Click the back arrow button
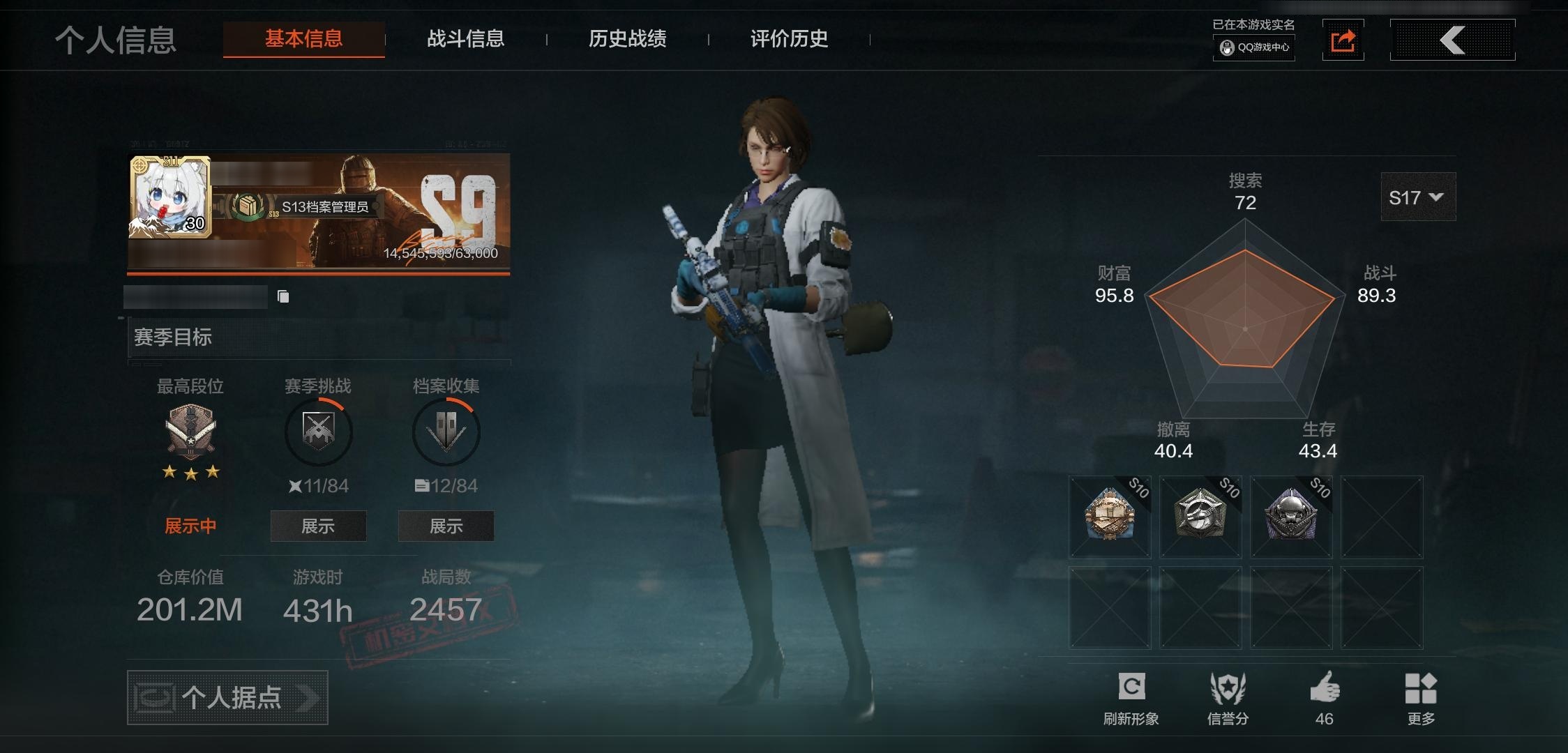This screenshot has height=753, width=1568. click(1453, 40)
